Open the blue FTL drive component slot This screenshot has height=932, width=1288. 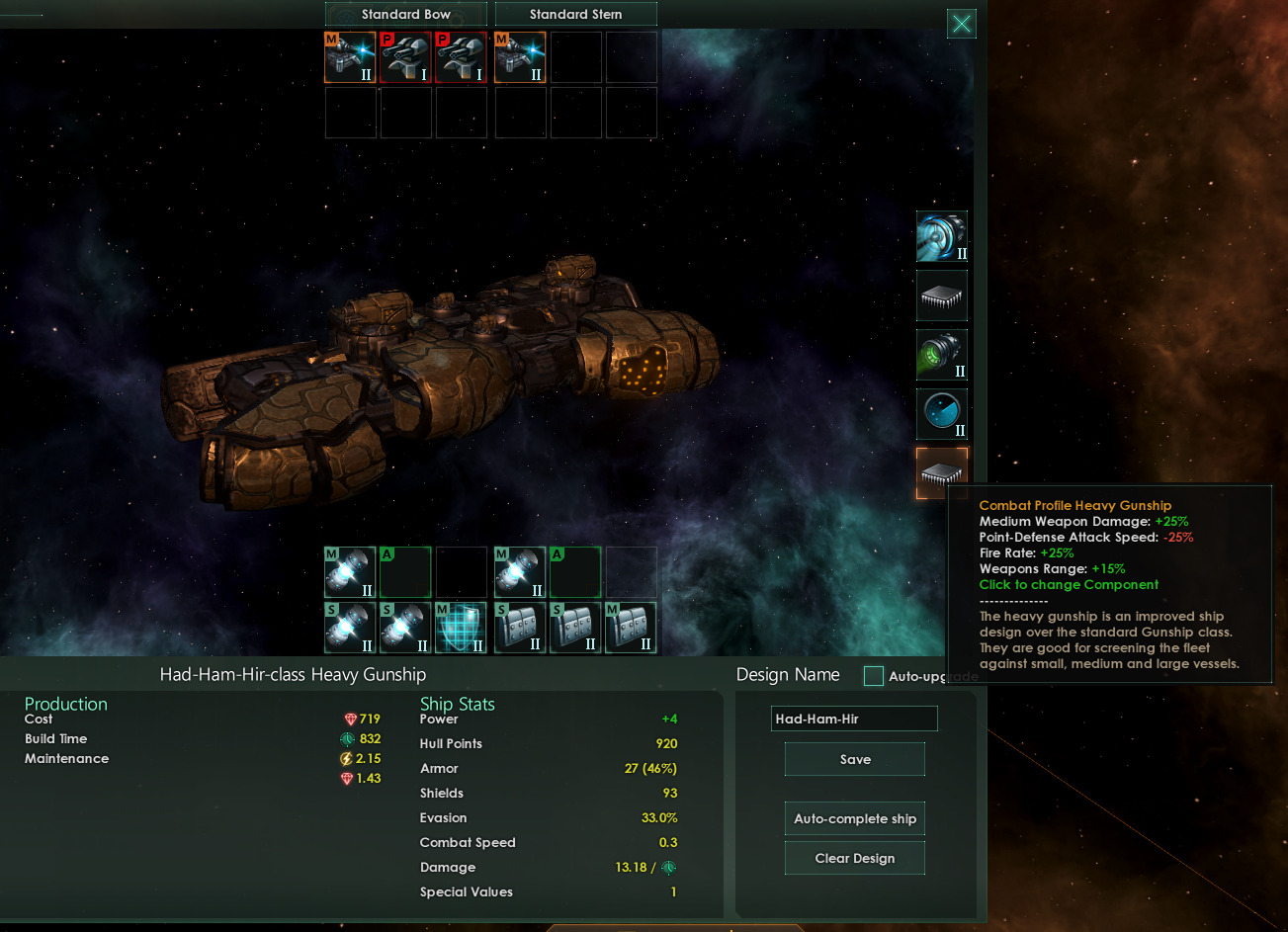pos(941,236)
